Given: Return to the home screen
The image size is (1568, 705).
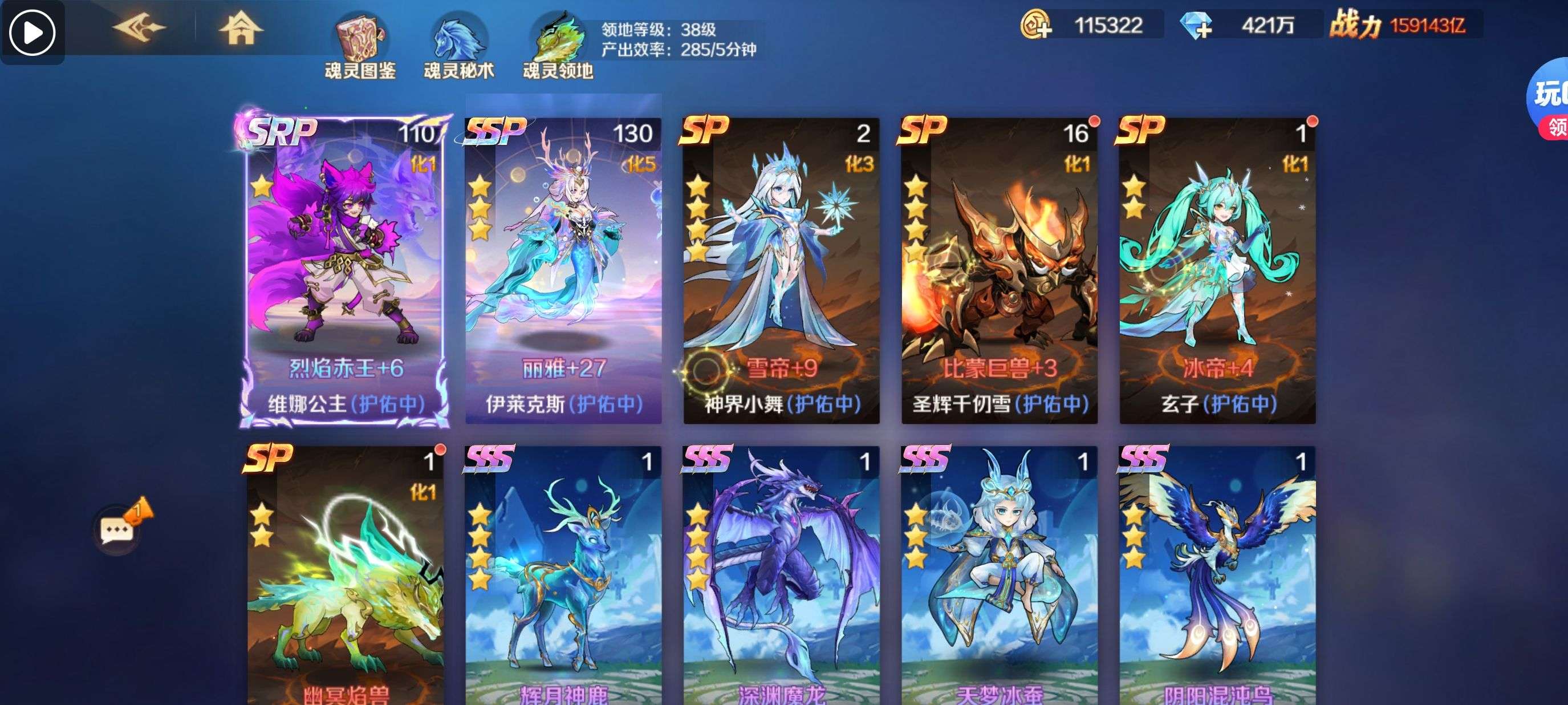Looking at the screenshot, I should coord(241,28).
